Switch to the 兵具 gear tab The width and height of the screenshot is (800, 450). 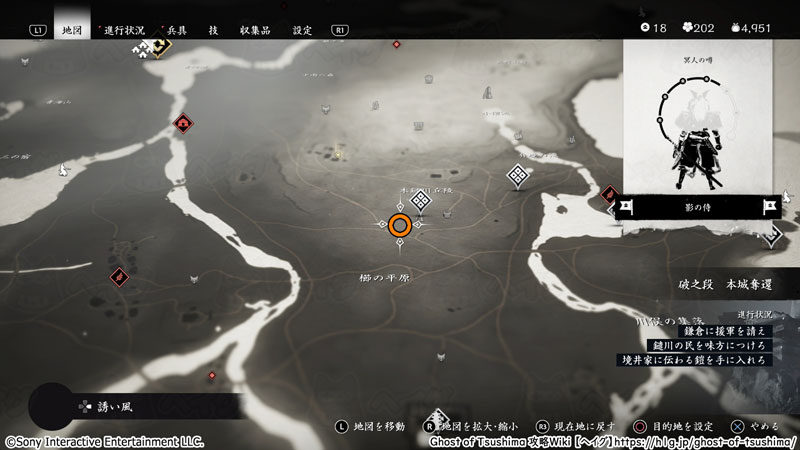tap(176, 30)
